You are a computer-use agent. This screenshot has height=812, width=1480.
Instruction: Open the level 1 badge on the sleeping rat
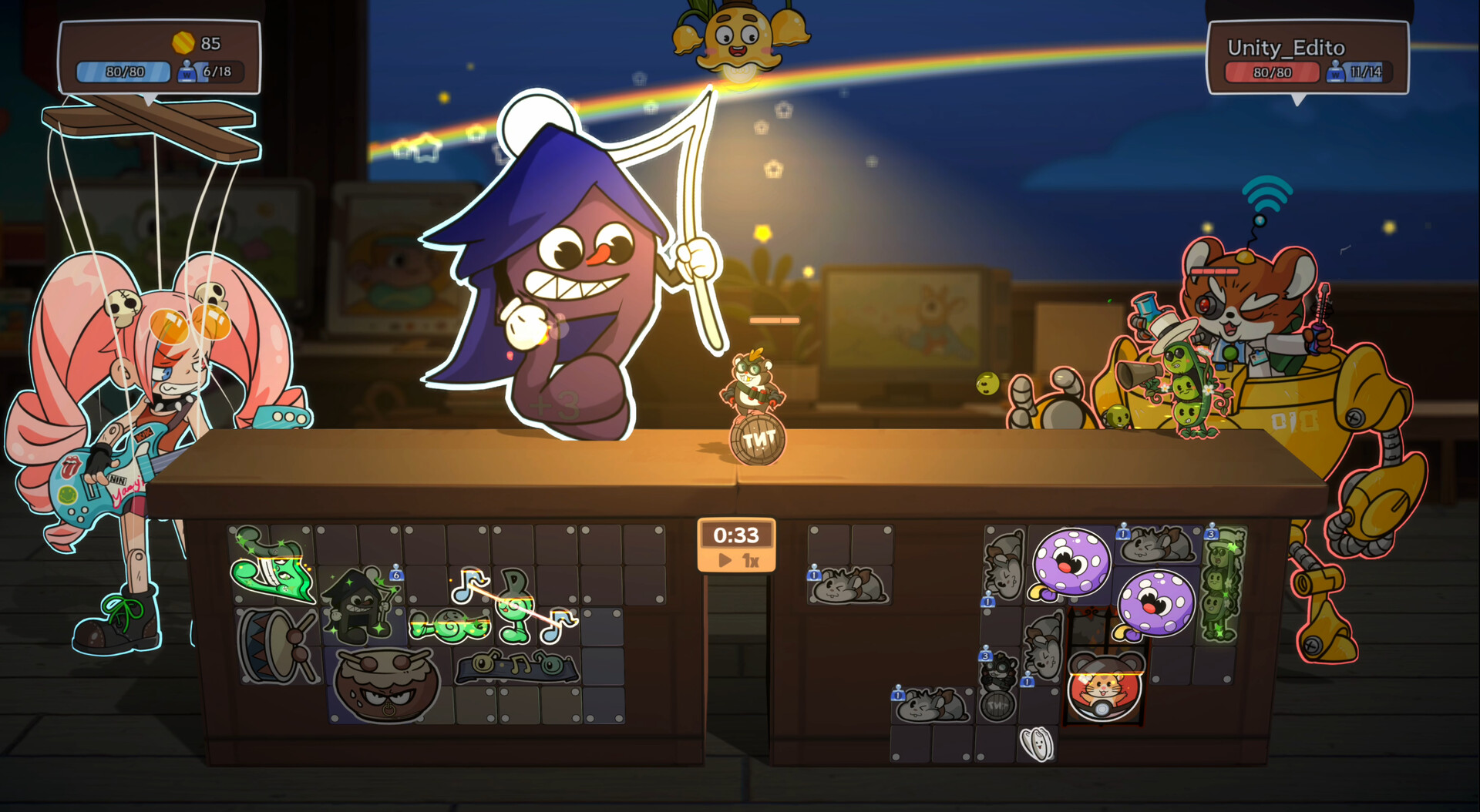coord(813,574)
